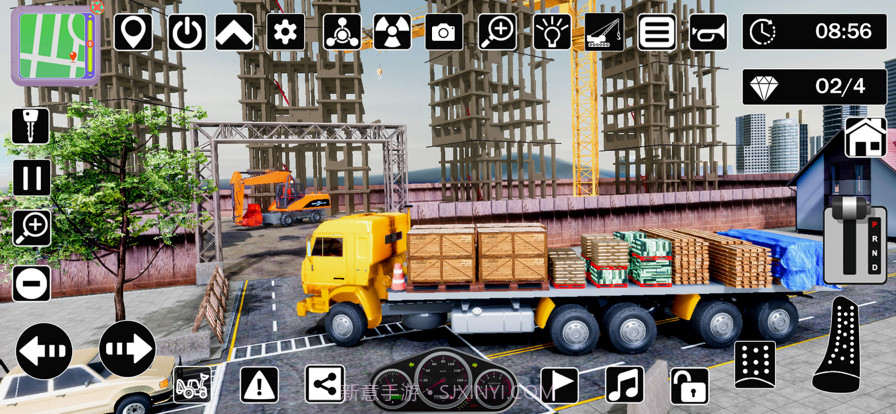
Task: Click the open padlock icon
Action: 689,385
